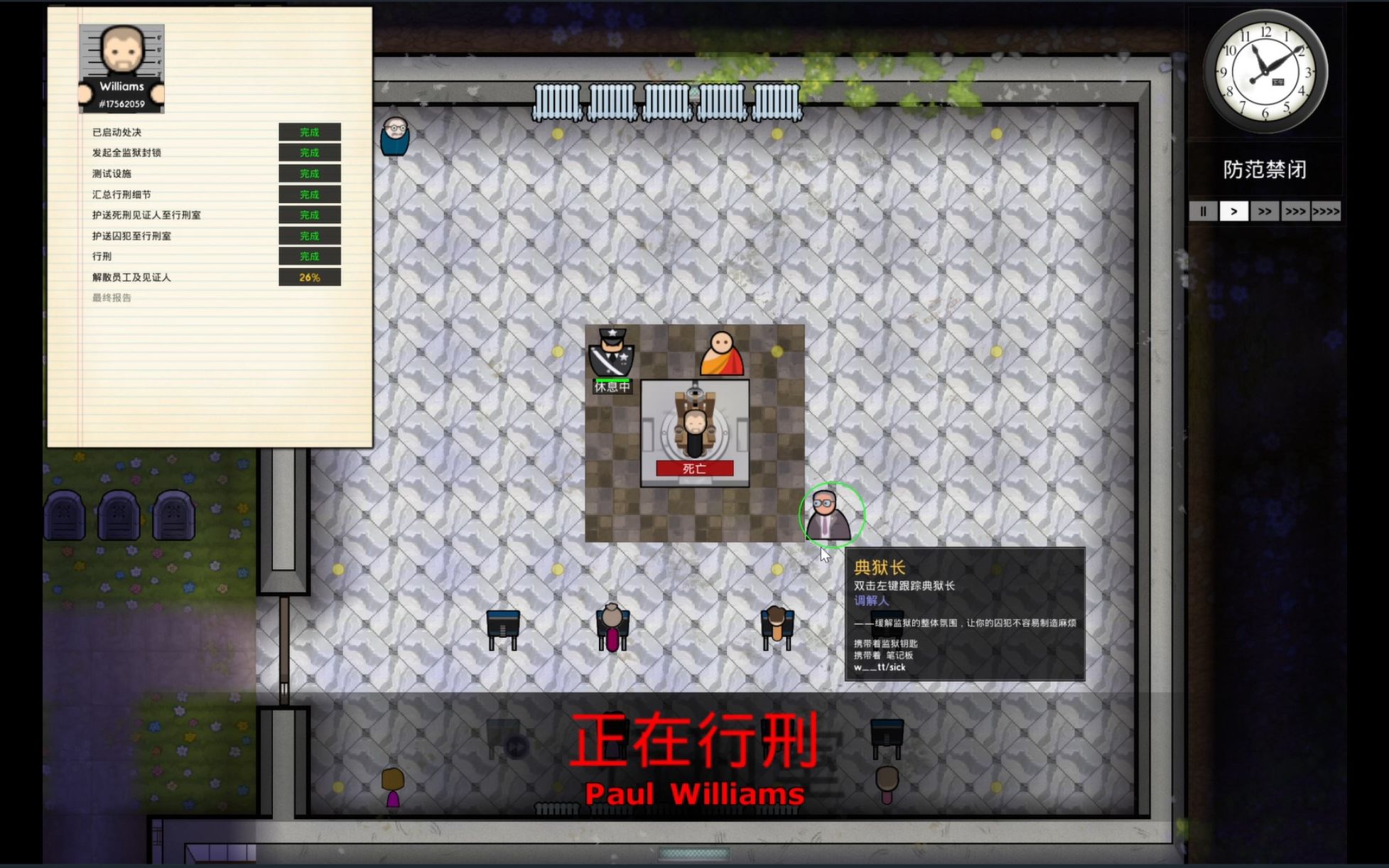The height and width of the screenshot is (868, 1389).
Task: Click the greyed 最终报告 entry
Action: (111, 298)
